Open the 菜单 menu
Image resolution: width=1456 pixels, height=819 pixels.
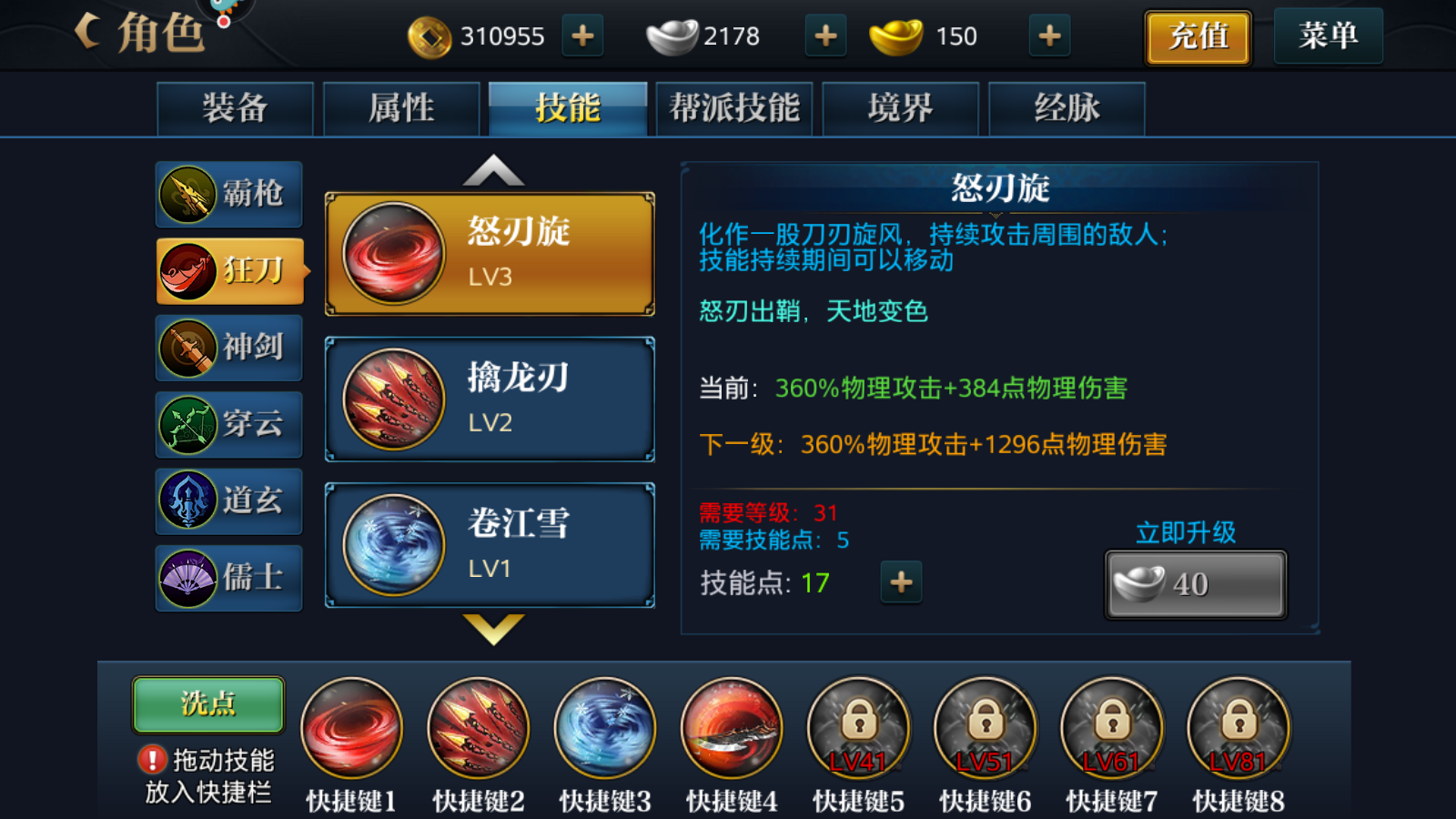(1328, 36)
